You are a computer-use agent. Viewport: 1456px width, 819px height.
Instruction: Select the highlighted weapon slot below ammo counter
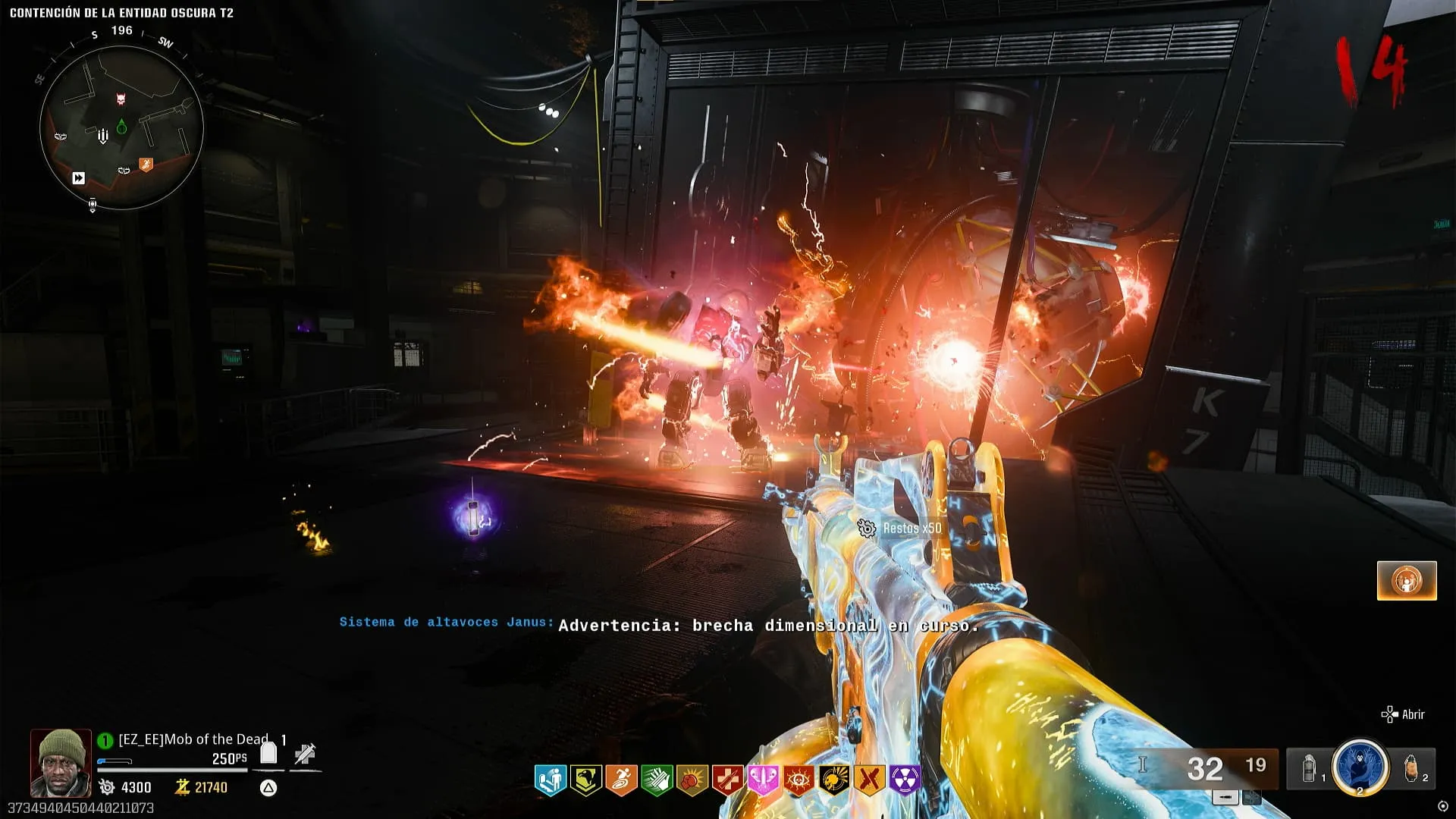coord(1225,797)
